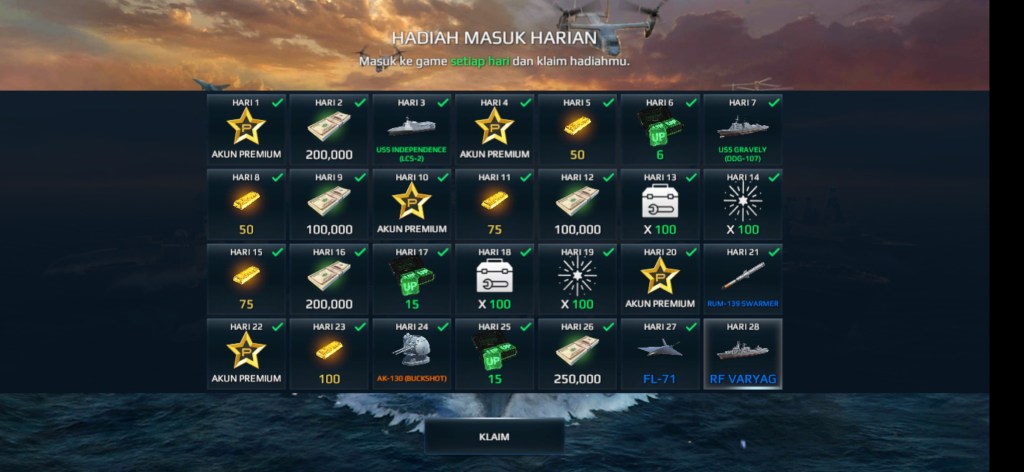The height and width of the screenshot is (472, 1024).
Task: Open the Hari 3 USS Independence tile
Action: (411, 131)
